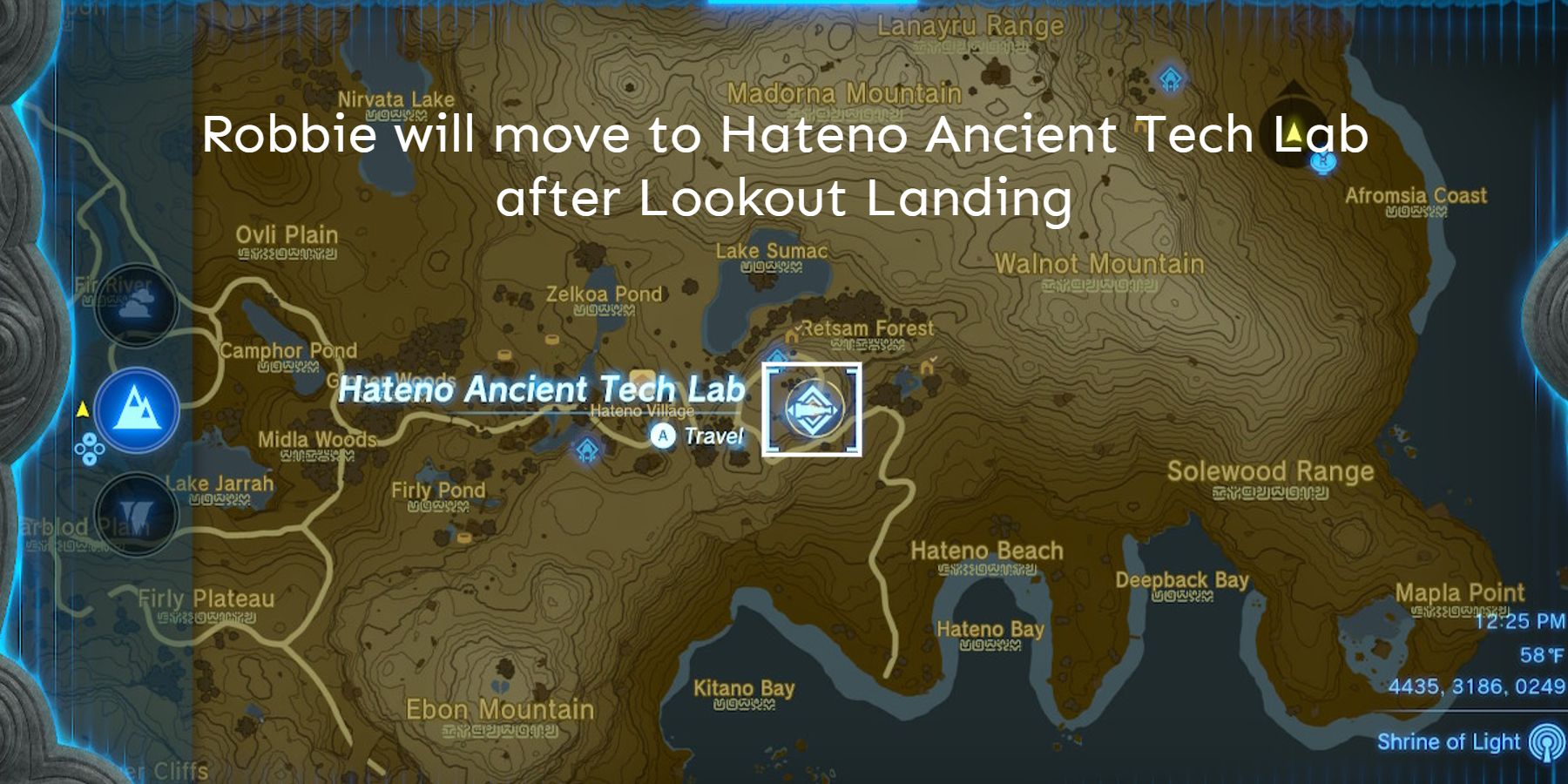Select the shrine icon near Retsam Forest
The image size is (1568, 784).
(776, 357)
